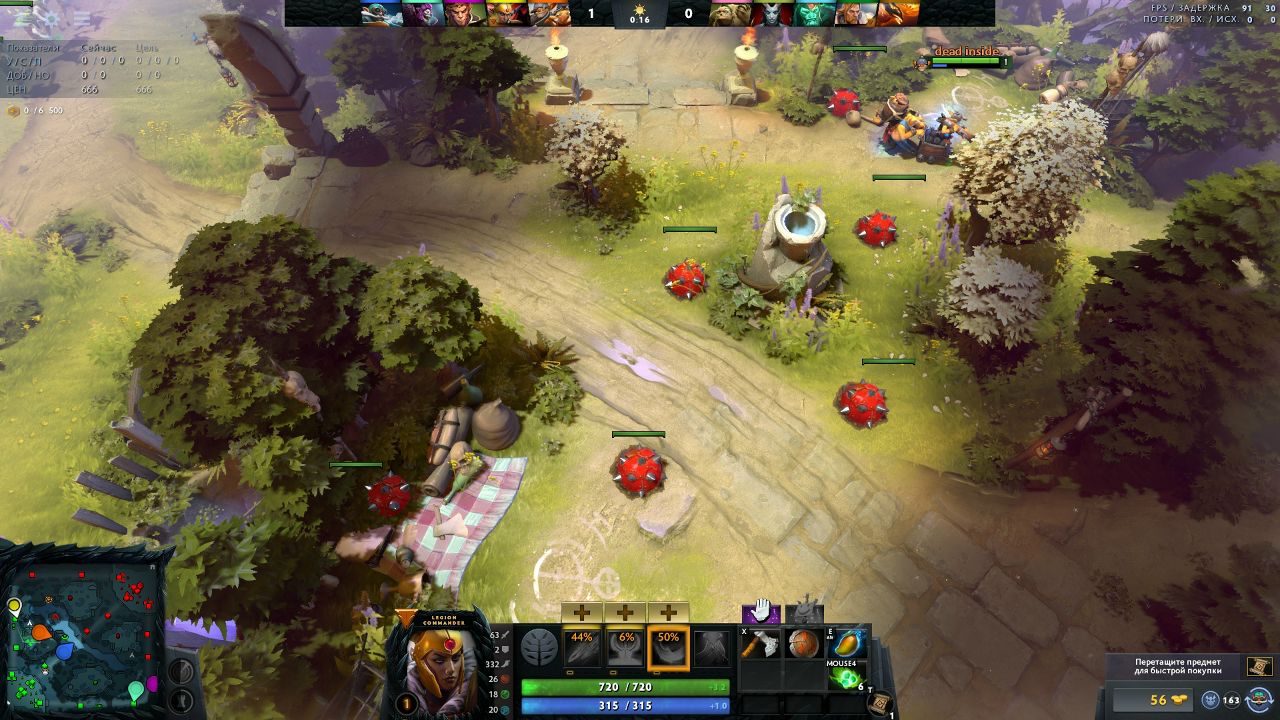Click the greyed-out ultimate ability icon
The height and width of the screenshot is (720, 1280).
tap(711, 647)
